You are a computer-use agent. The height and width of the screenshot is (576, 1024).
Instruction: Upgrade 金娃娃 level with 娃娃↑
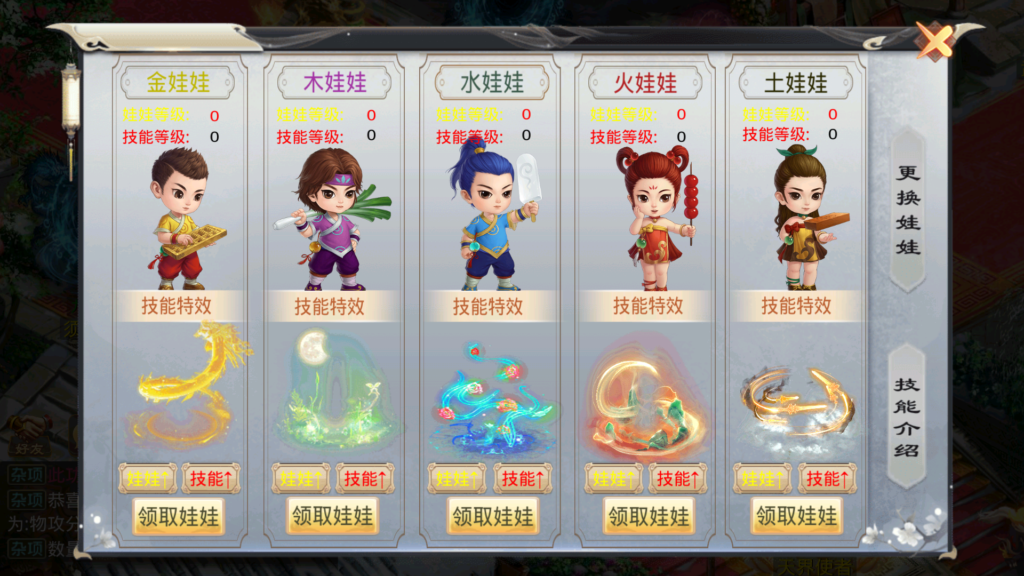147,479
